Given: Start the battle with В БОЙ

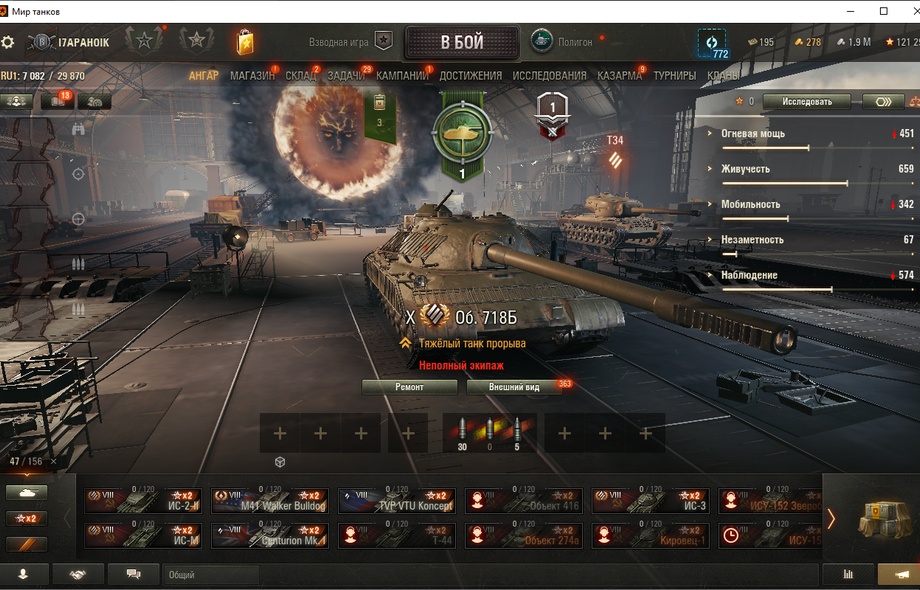Looking at the screenshot, I should point(461,43).
